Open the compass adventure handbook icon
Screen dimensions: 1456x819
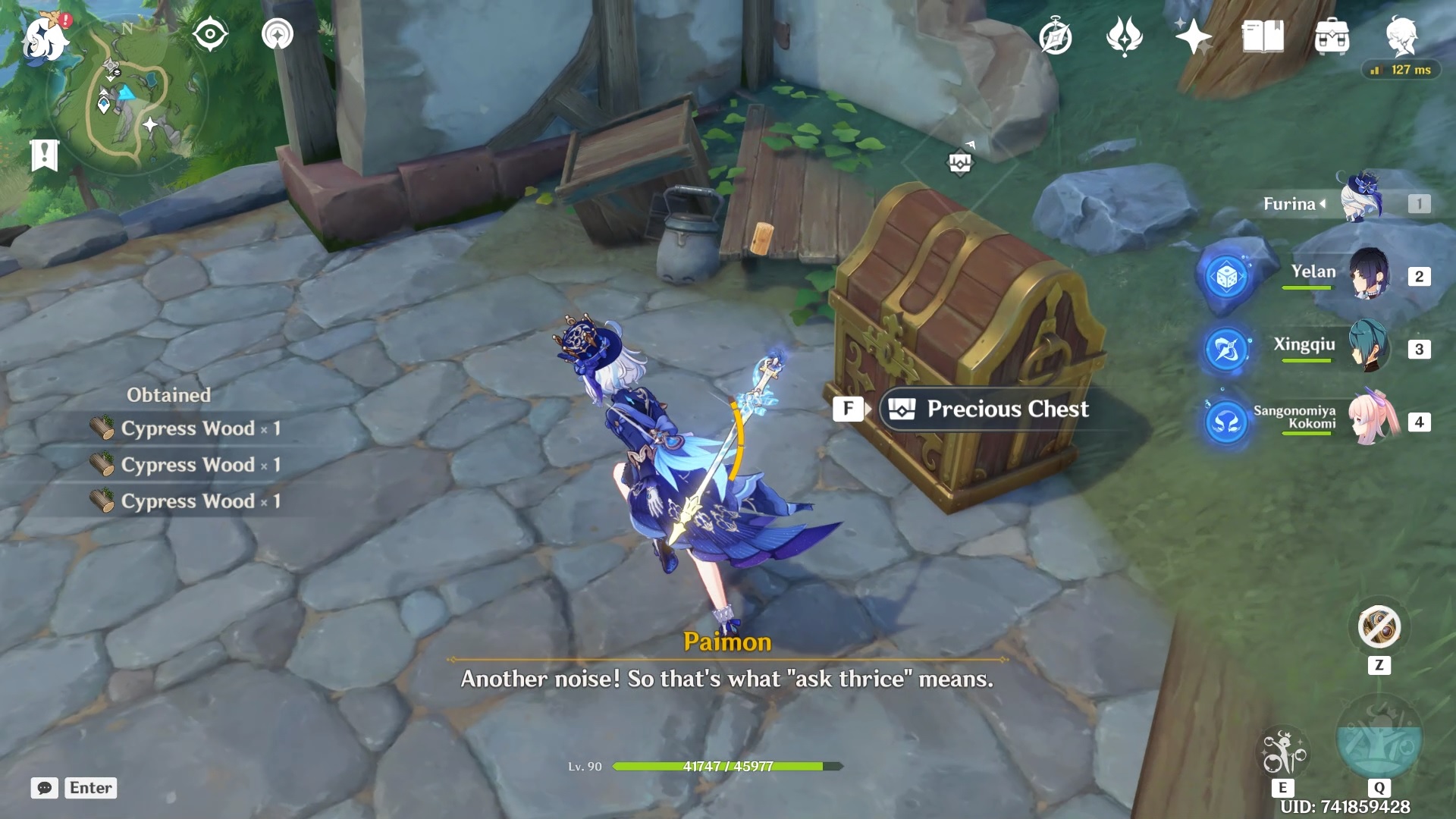[x=1056, y=37]
